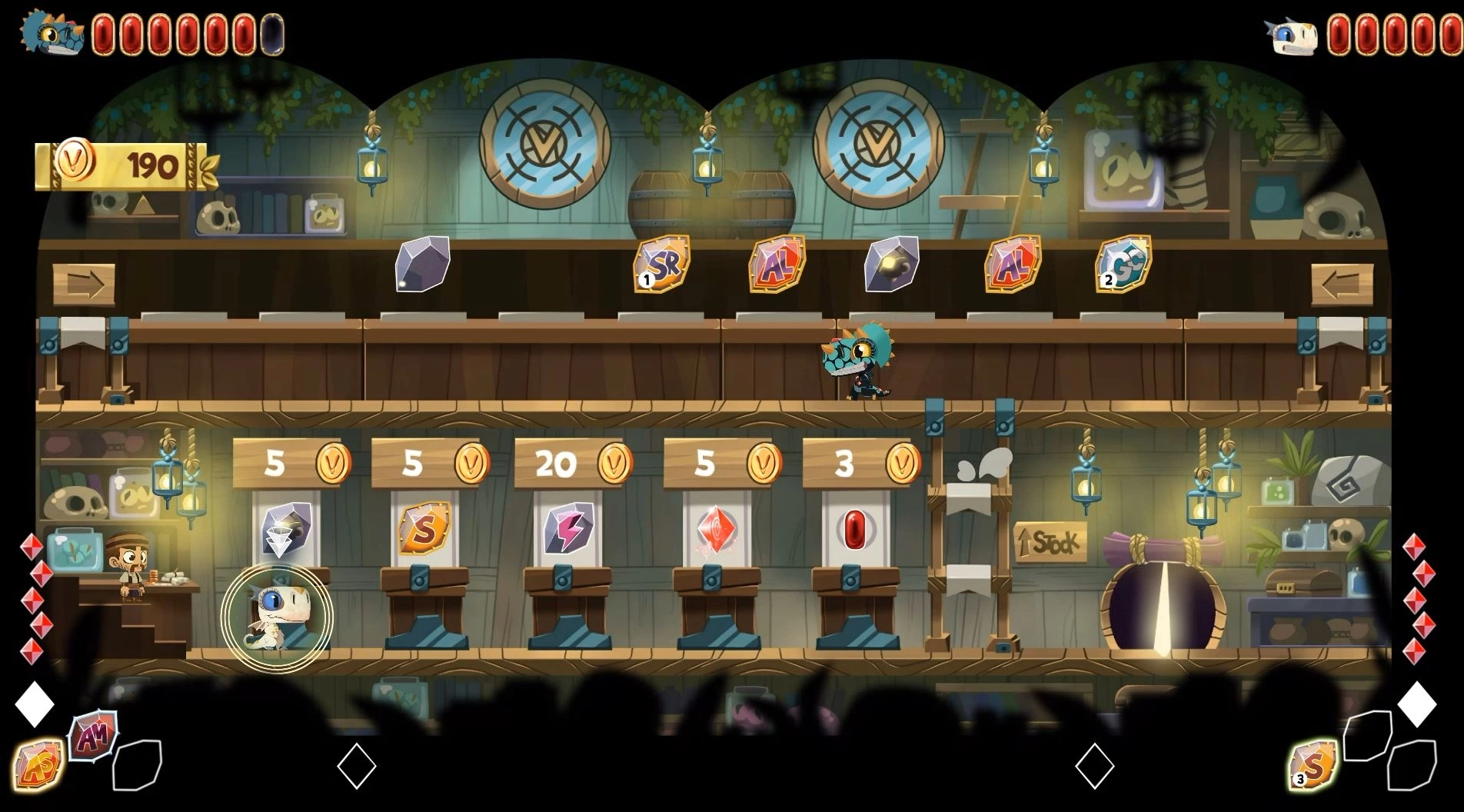Select the red crystal shop item
Screen dimensions: 1464x812
pyautogui.click(x=715, y=529)
